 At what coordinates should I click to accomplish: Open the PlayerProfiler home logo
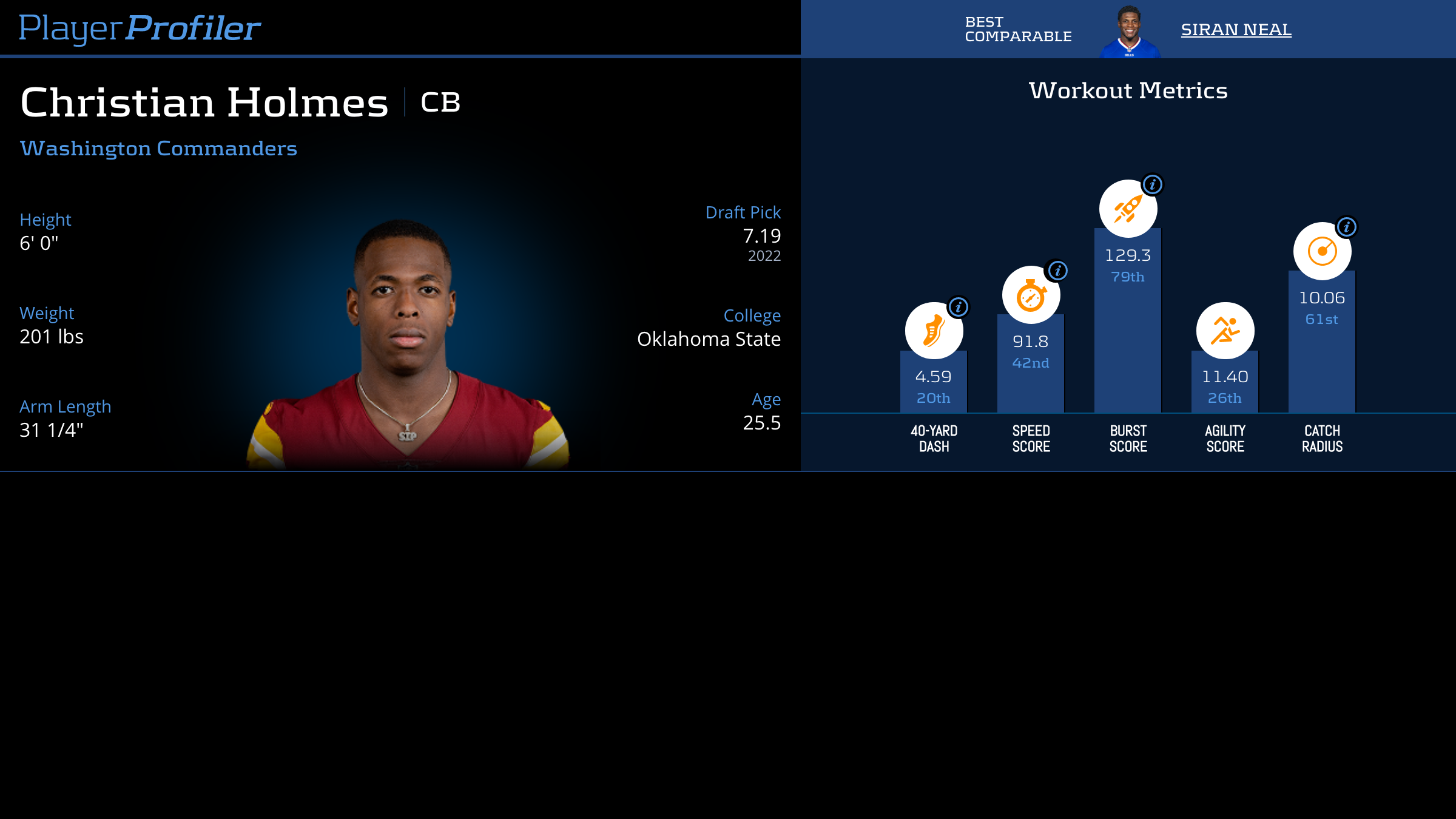pyautogui.click(x=140, y=28)
